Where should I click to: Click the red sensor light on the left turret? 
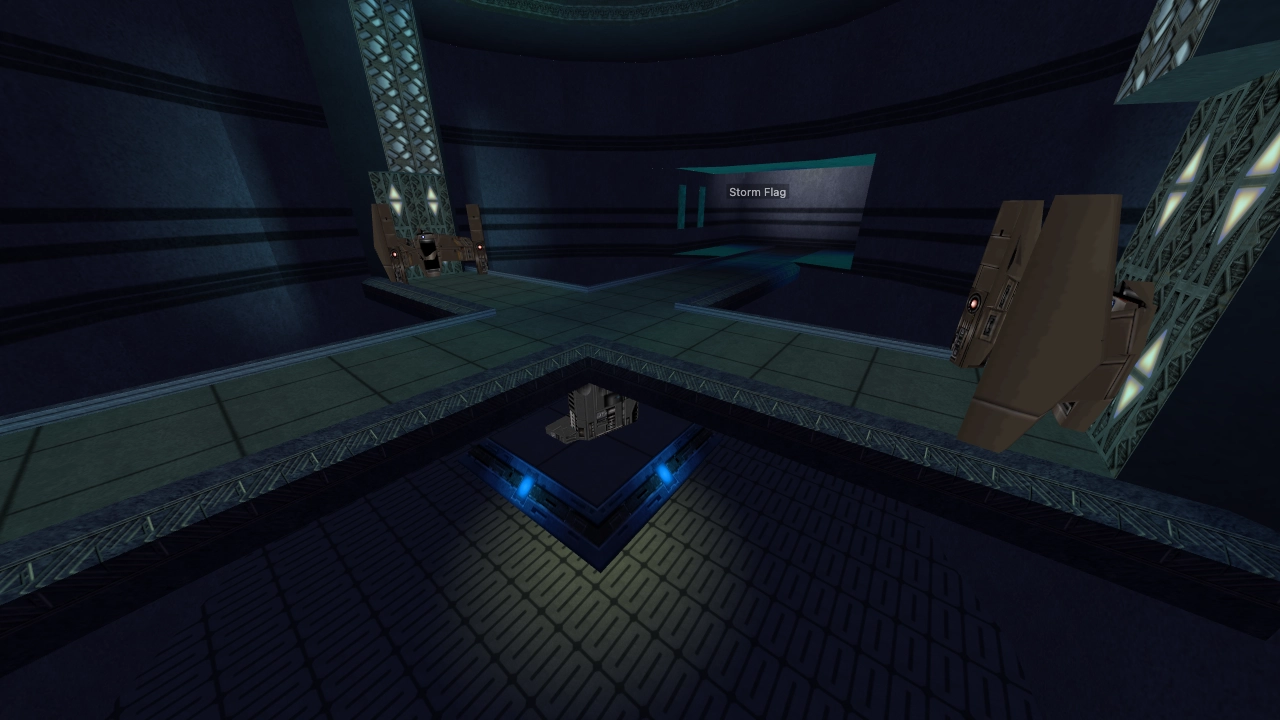click(394, 253)
